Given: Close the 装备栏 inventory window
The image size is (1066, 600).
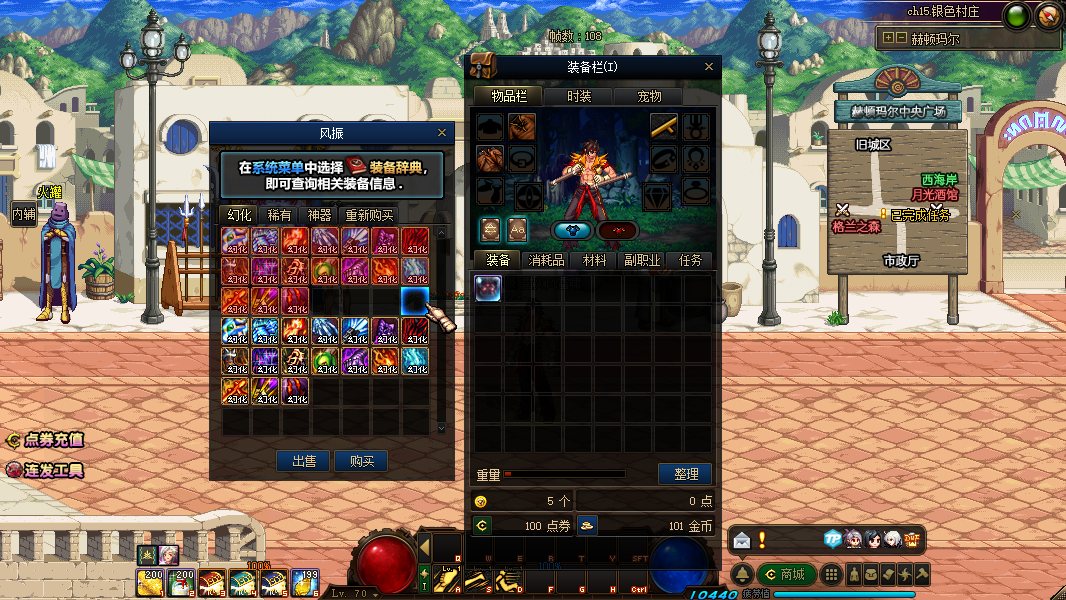Looking at the screenshot, I should [x=709, y=67].
